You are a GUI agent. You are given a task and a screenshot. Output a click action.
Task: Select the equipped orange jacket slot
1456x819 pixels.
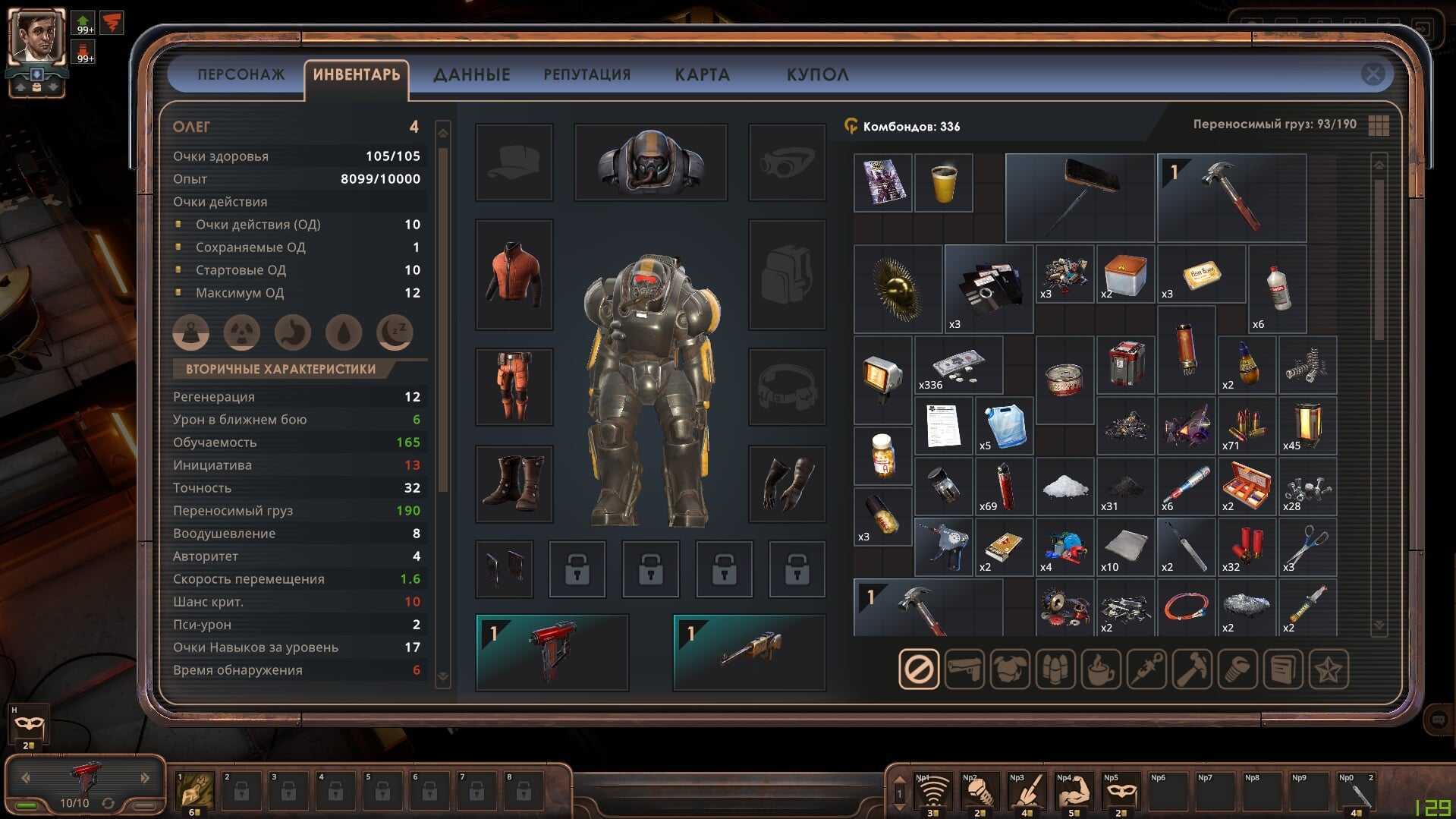(514, 275)
